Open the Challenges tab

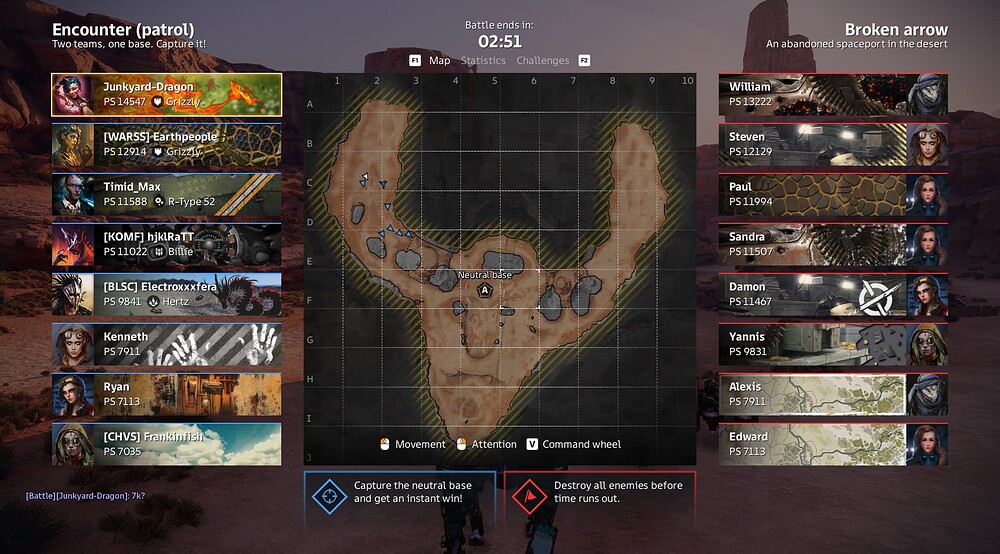(542, 61)
